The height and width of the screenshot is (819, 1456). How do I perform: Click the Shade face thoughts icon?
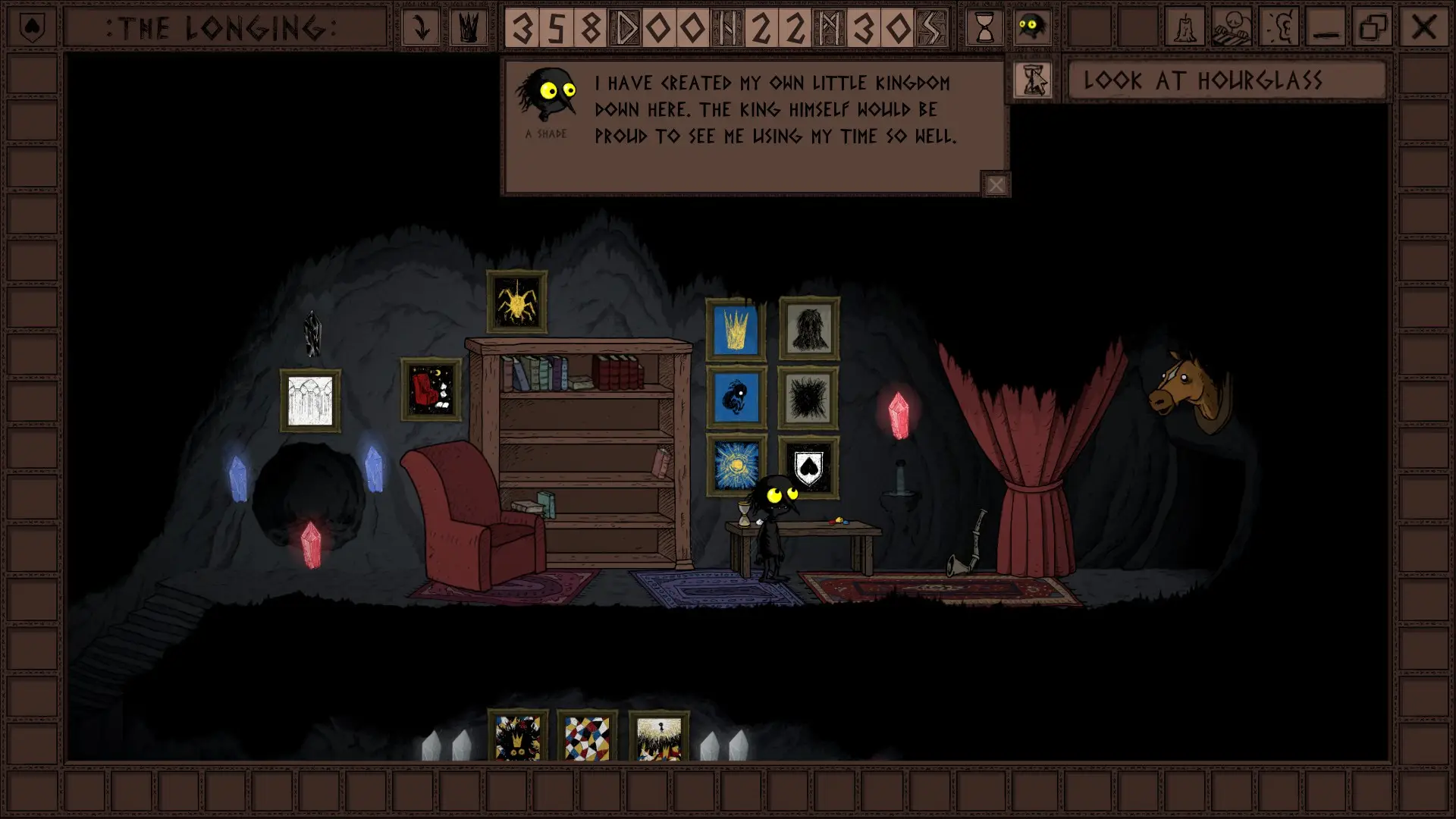[x=1032, y=28]
